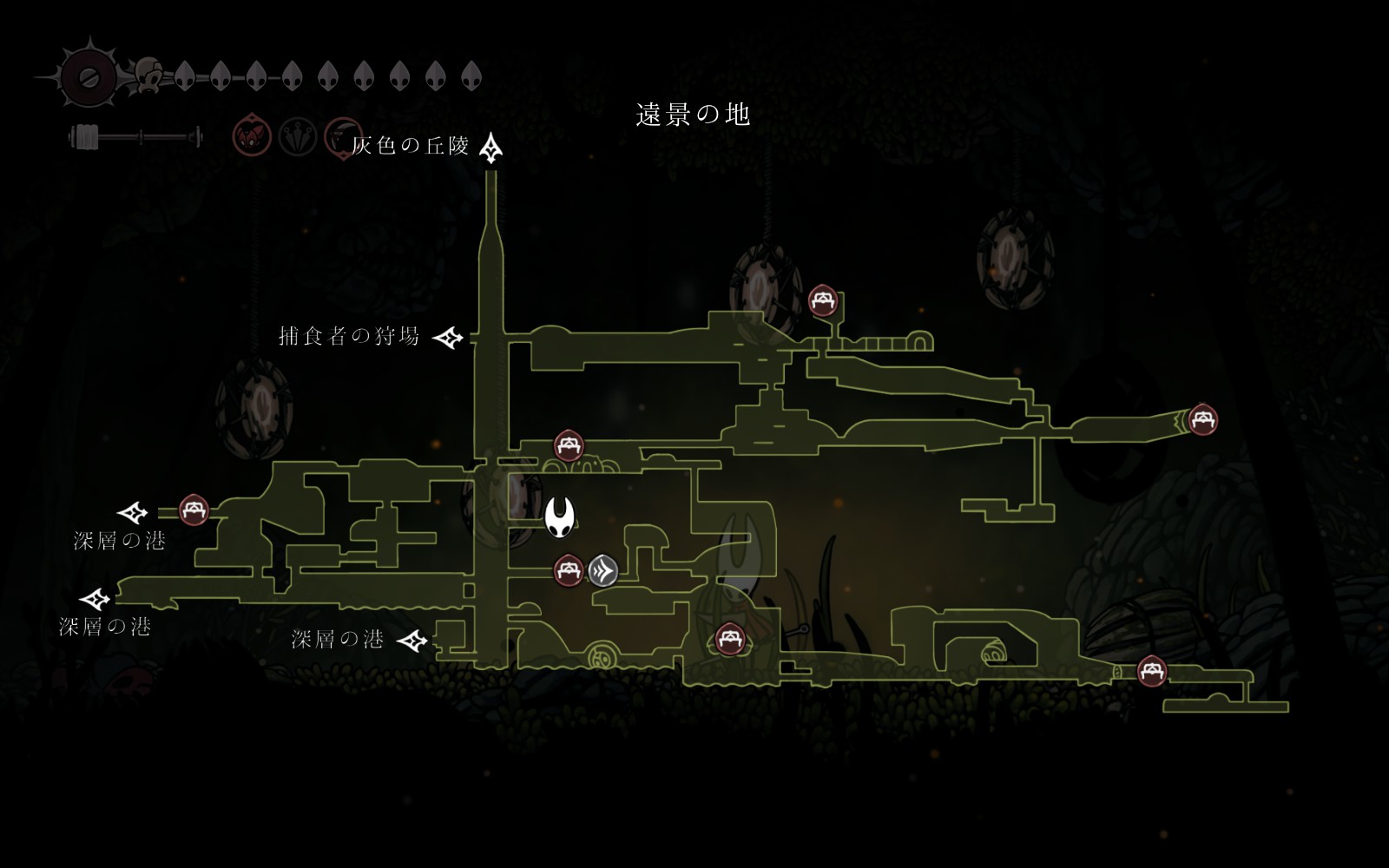The image size is (1389, 868).
Task: Click Hornet's white mask position marker
Action: (x=560, y=517)
